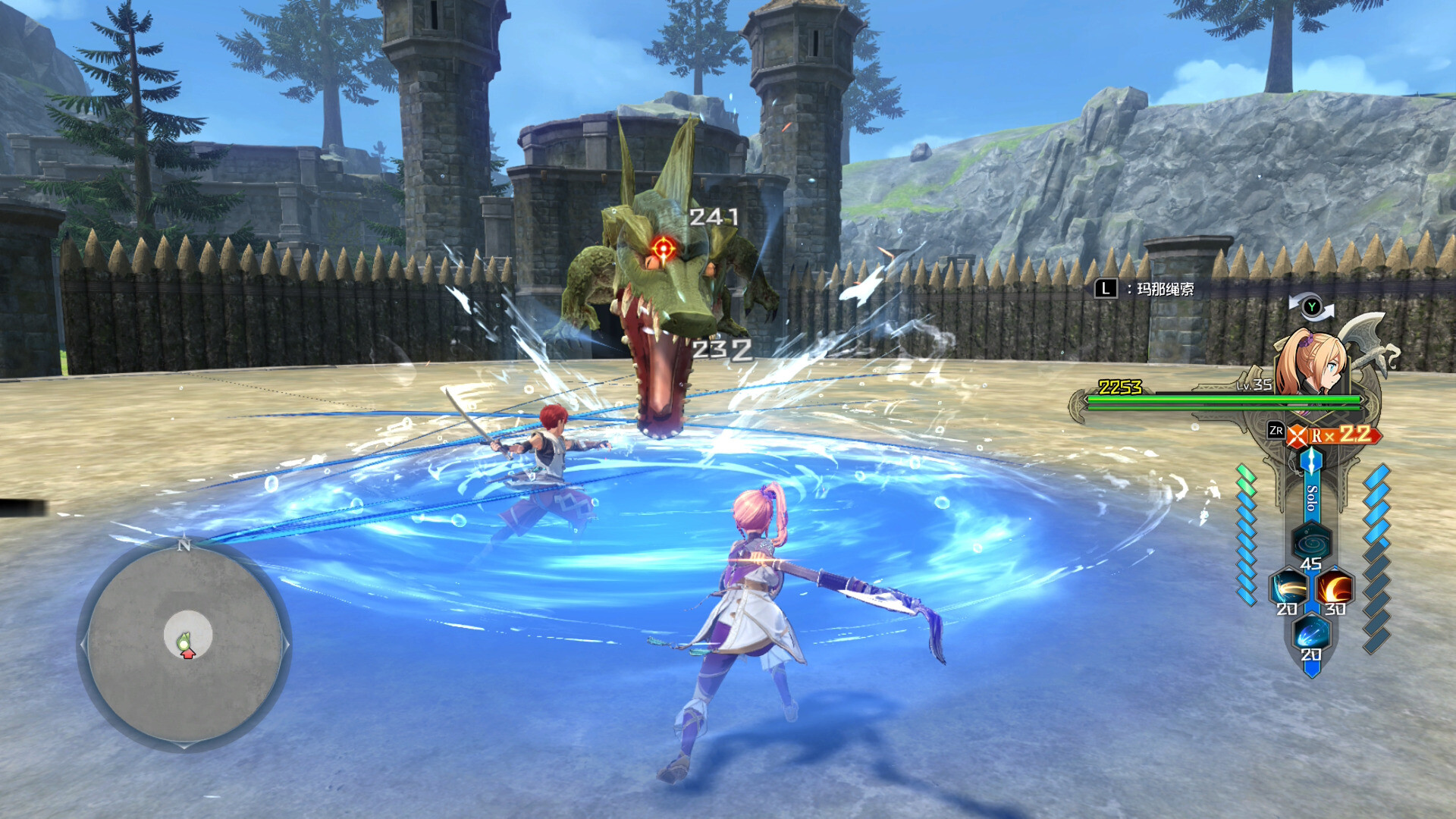Select the golden slash skill costing 20 SP

(1289, 587)
